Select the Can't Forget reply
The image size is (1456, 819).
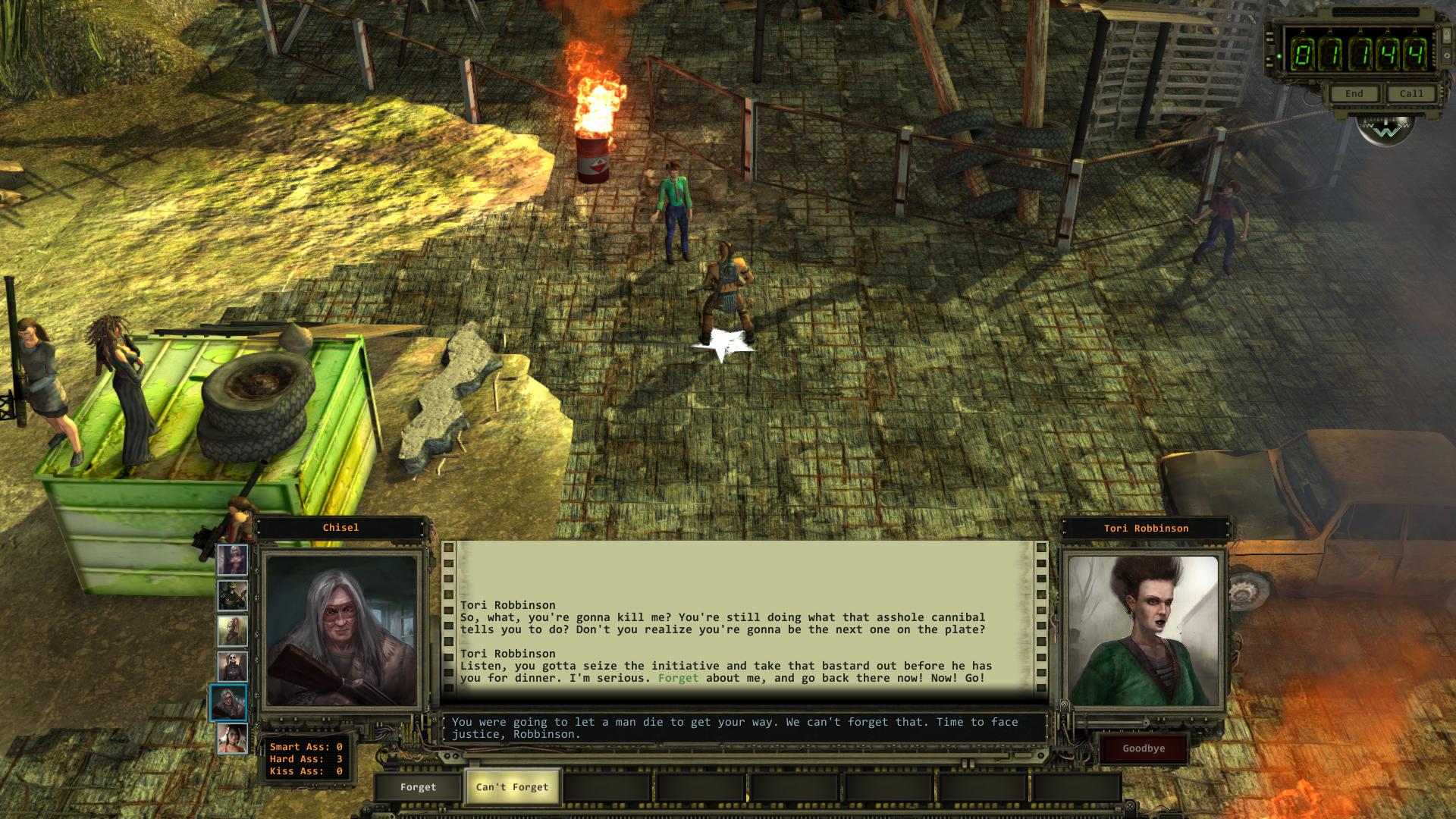(x=512, y=787)
